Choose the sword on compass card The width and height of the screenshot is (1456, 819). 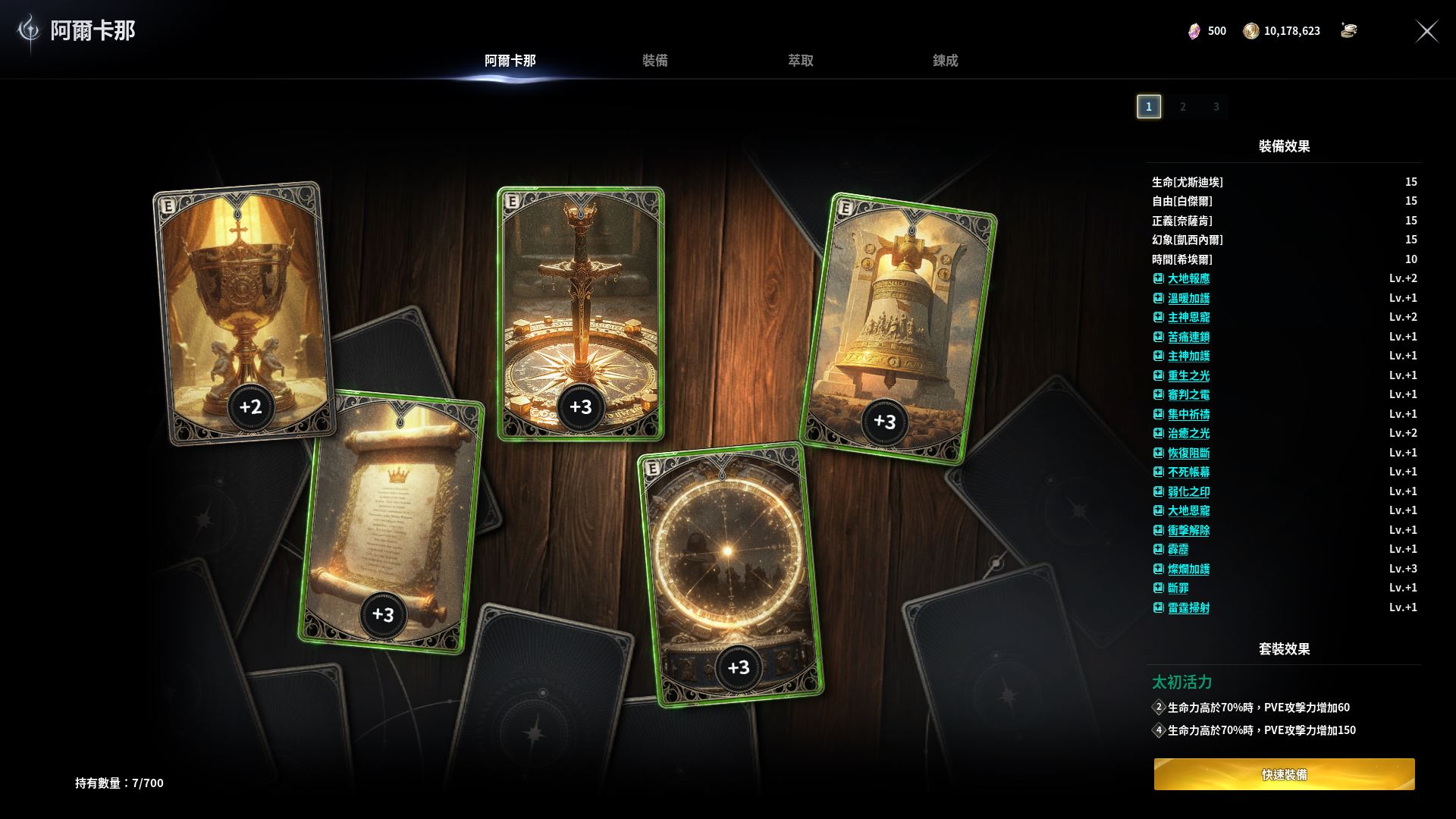(580, 303)
